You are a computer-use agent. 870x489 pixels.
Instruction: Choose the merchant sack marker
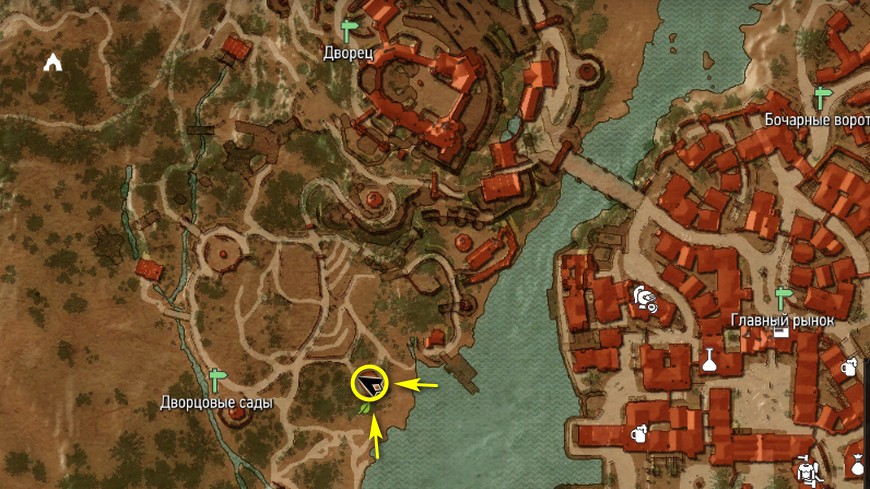(x=857, y=463)
